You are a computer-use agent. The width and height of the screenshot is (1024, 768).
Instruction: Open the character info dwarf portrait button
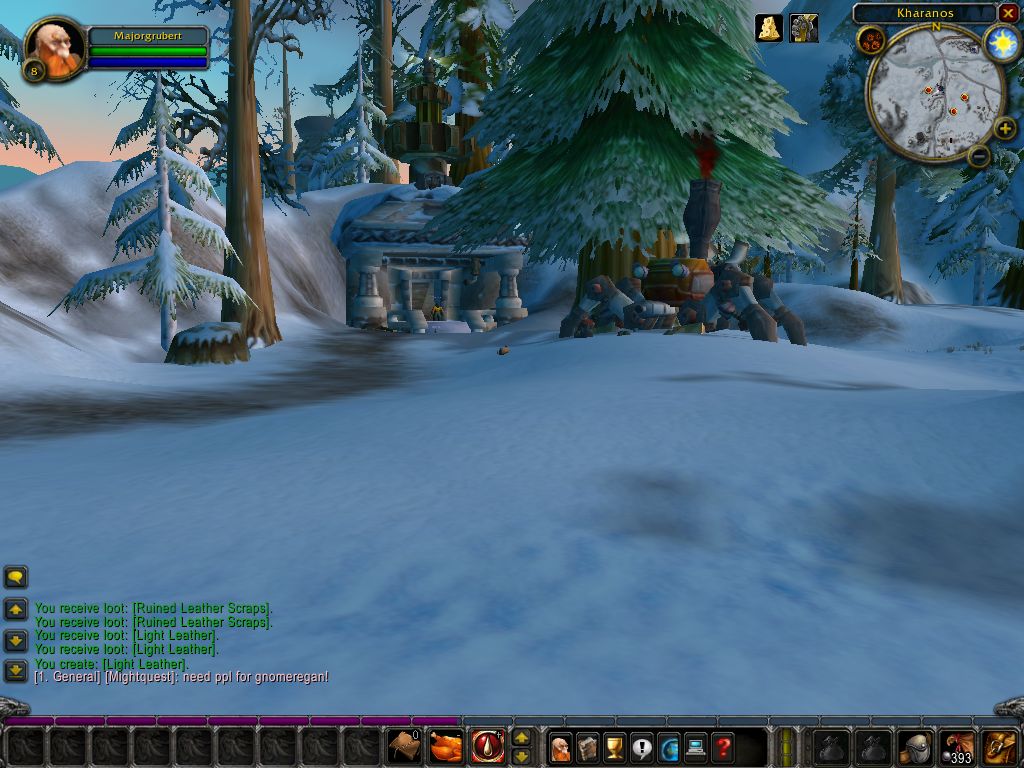560,746
